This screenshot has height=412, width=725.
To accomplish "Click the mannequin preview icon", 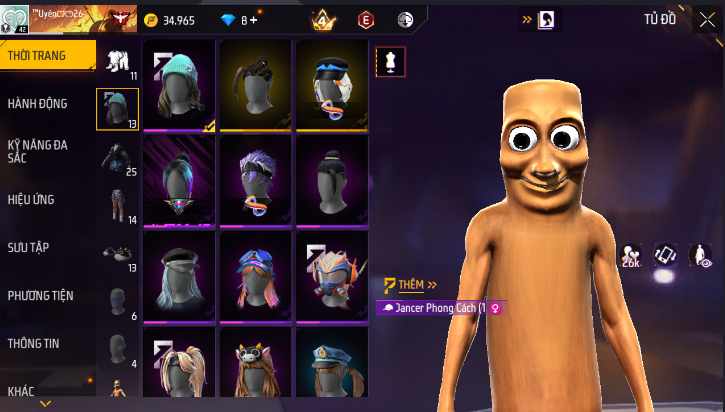I will 388,62.
